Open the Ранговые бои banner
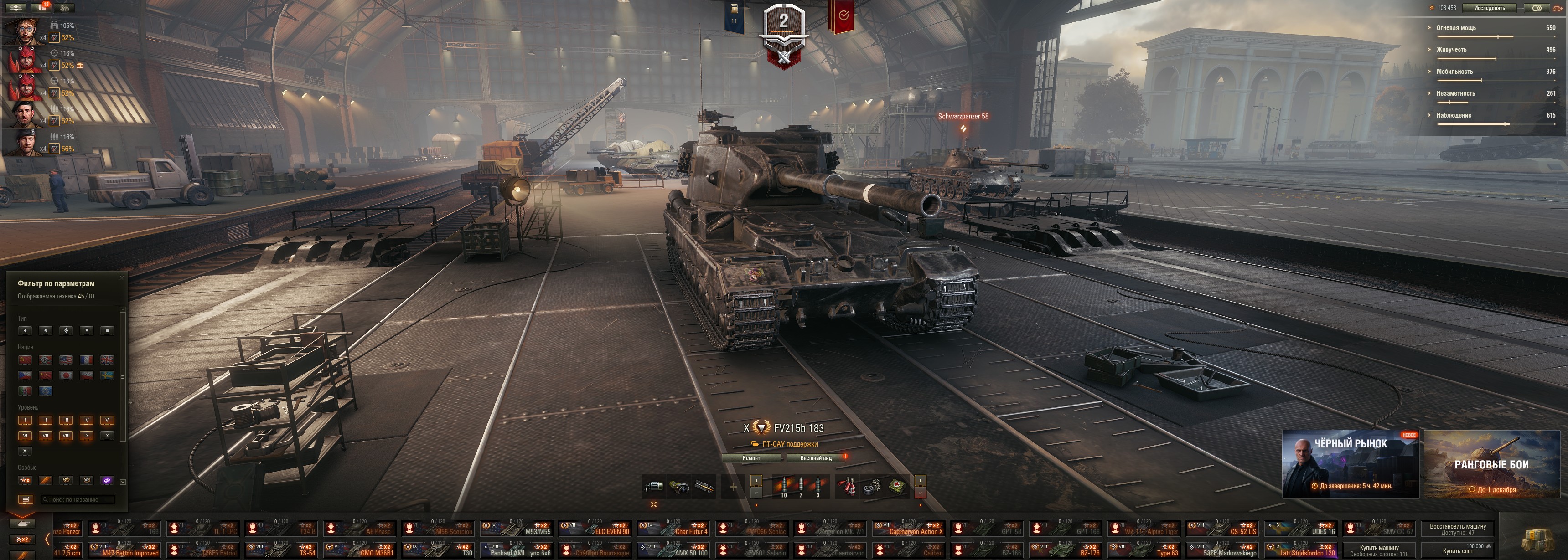 click(1491, 464)
